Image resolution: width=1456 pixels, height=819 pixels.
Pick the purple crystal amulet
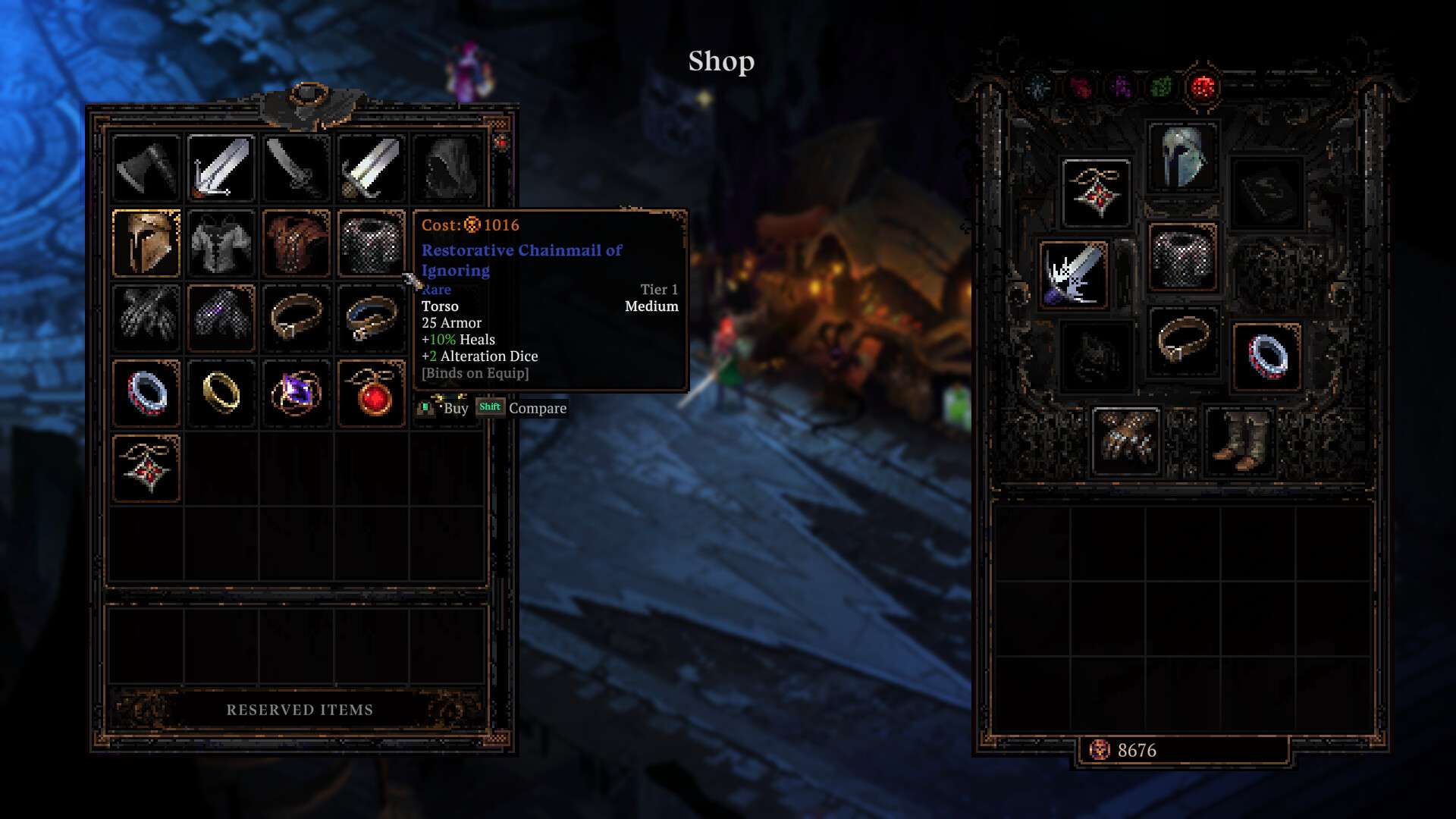297,393
